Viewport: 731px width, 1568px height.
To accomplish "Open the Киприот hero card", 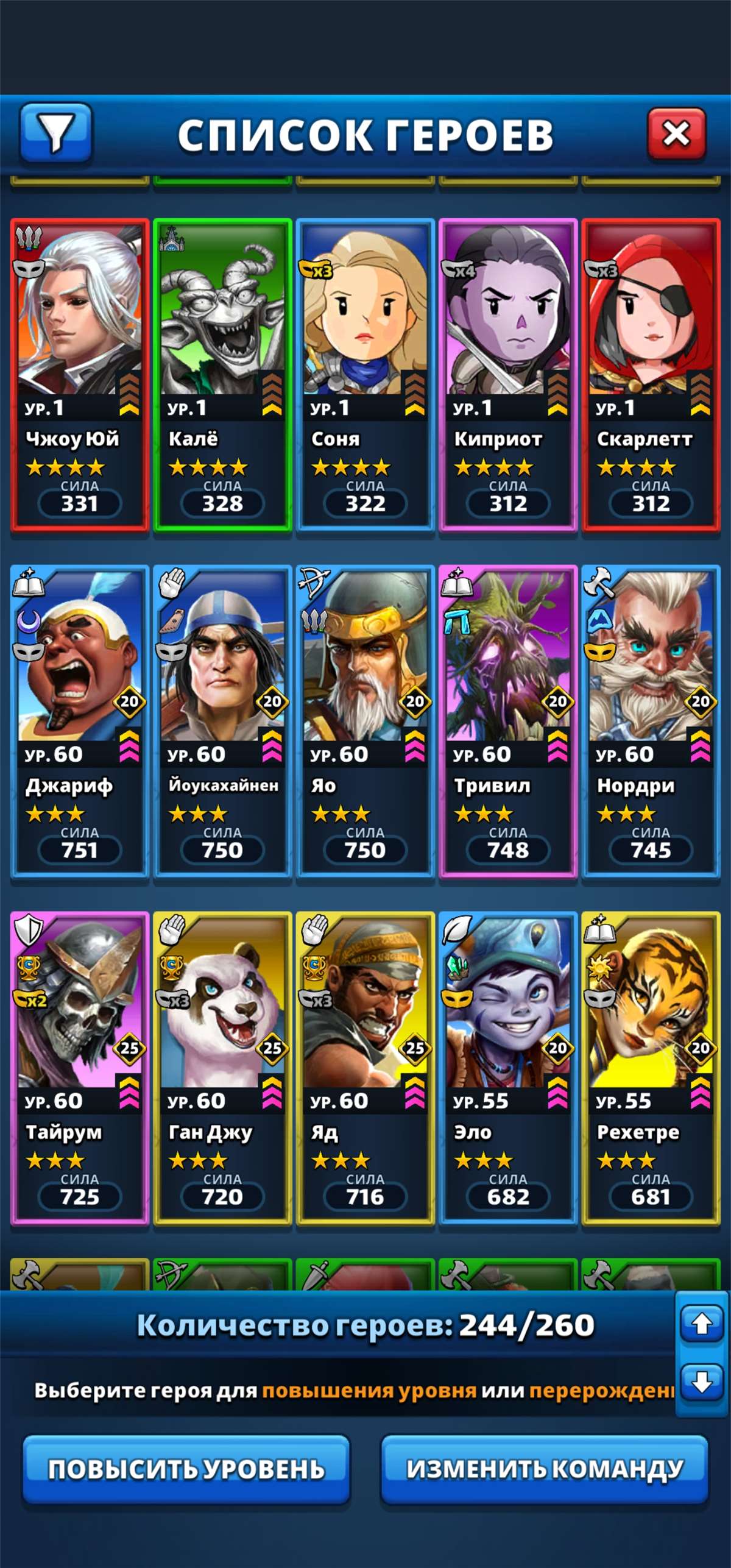I will click(x=508, y=374).
